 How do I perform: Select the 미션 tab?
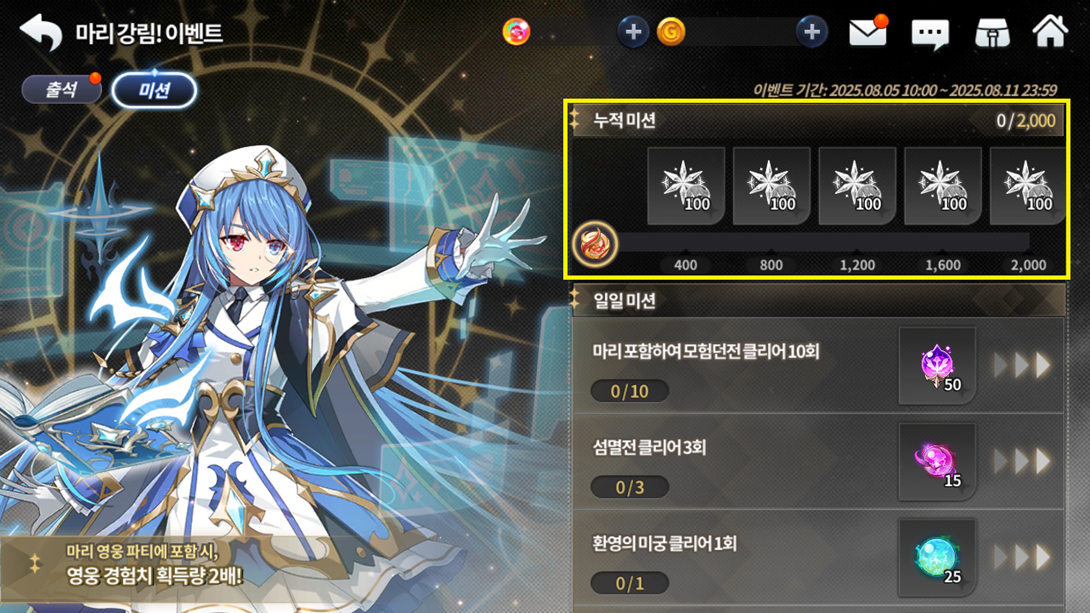click(x=154, y=91)
